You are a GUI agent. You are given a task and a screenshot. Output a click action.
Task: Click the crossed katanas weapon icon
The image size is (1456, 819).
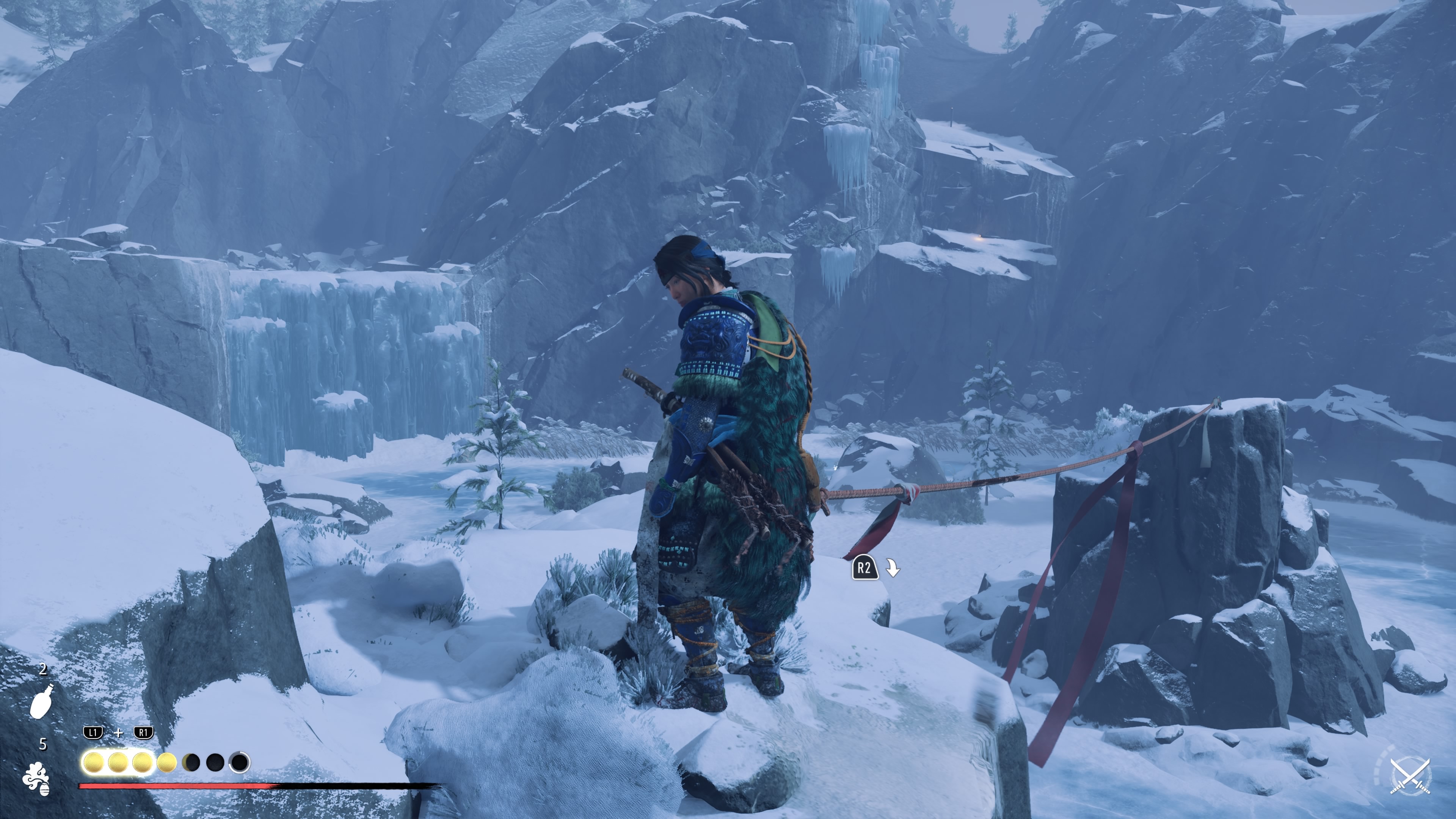pos(1410,776)
